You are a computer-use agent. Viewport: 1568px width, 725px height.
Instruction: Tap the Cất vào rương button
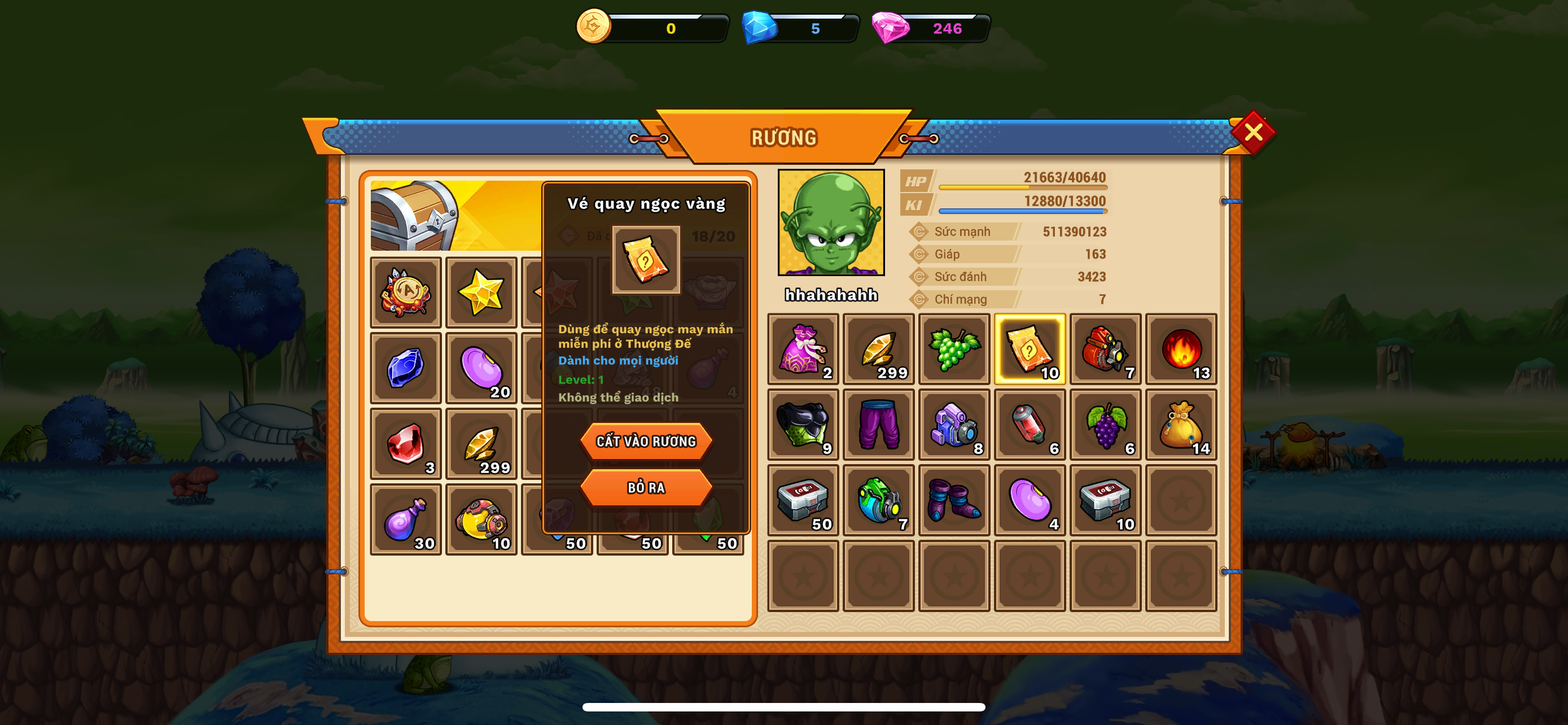click(x=646, y=441)
